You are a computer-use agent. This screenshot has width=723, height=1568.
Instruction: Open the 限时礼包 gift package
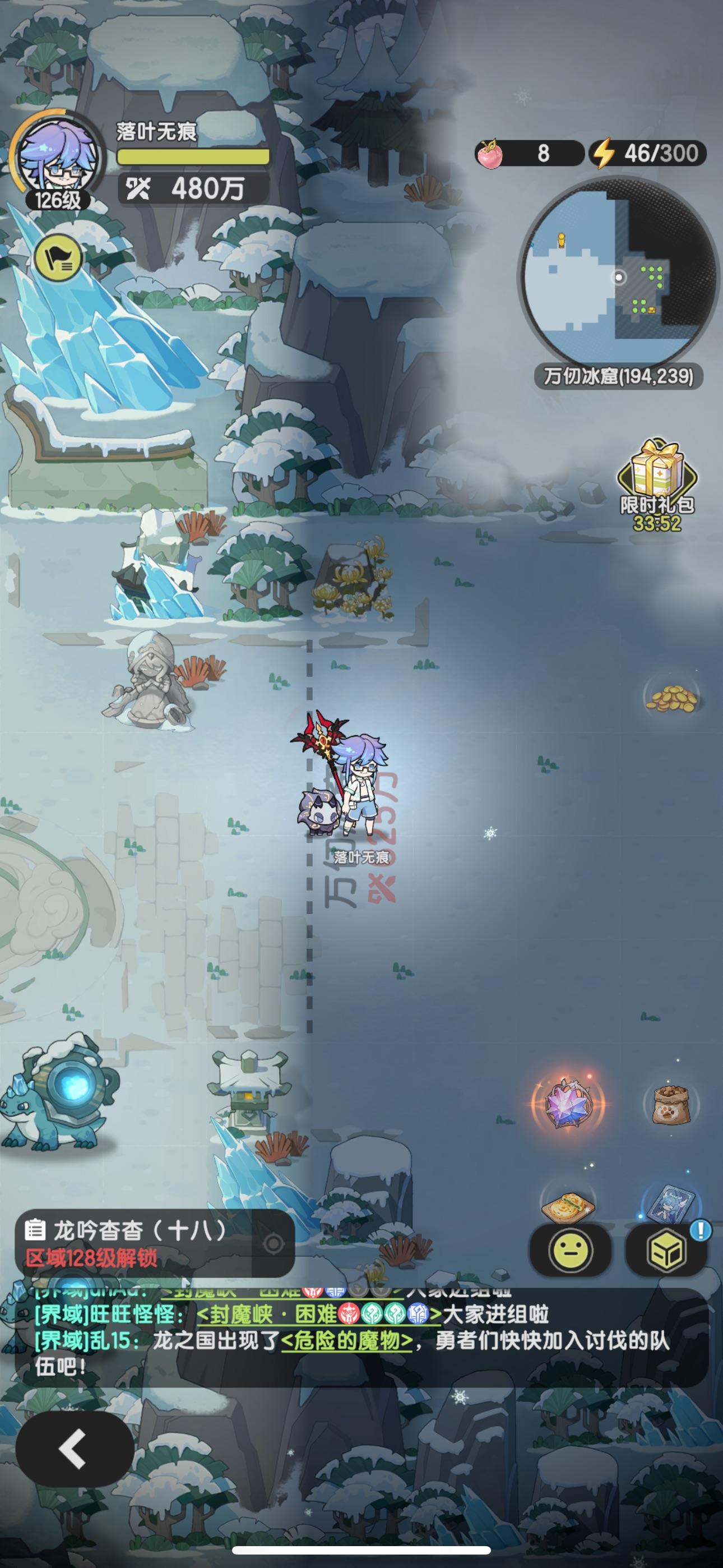[659, 481]
